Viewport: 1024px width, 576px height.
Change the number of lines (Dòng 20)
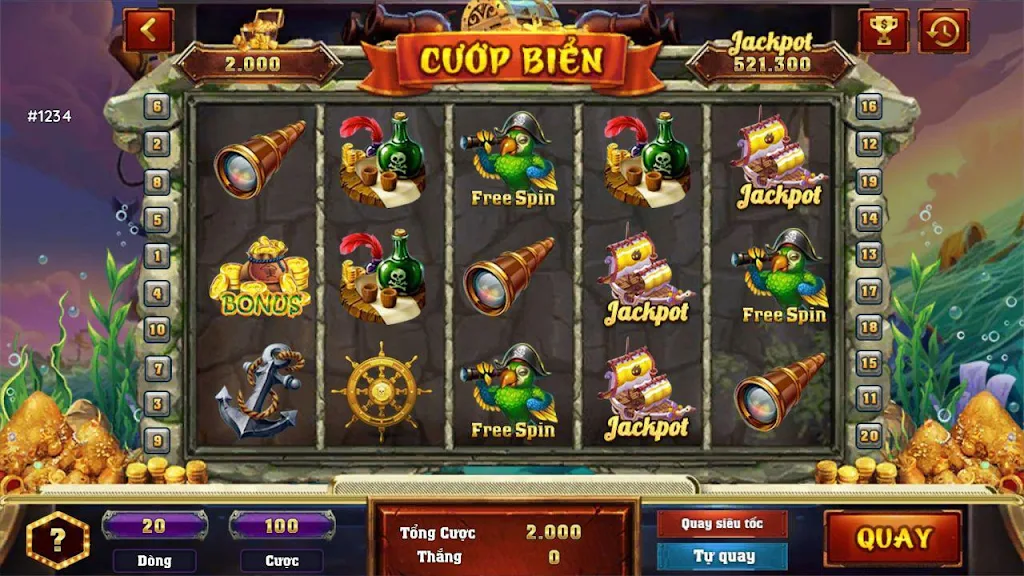(154, 526)
